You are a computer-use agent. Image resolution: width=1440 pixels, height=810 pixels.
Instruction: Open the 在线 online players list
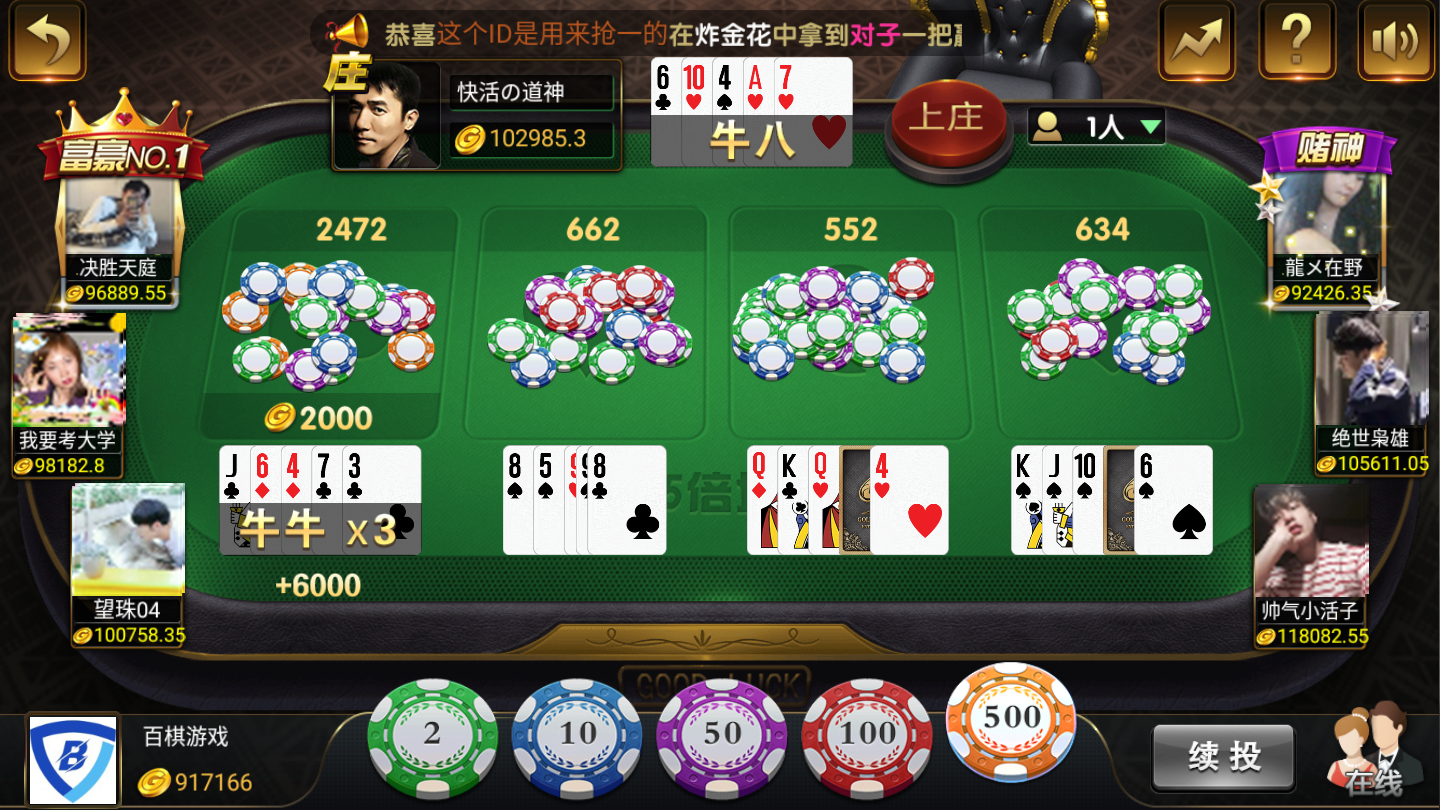1372,756
